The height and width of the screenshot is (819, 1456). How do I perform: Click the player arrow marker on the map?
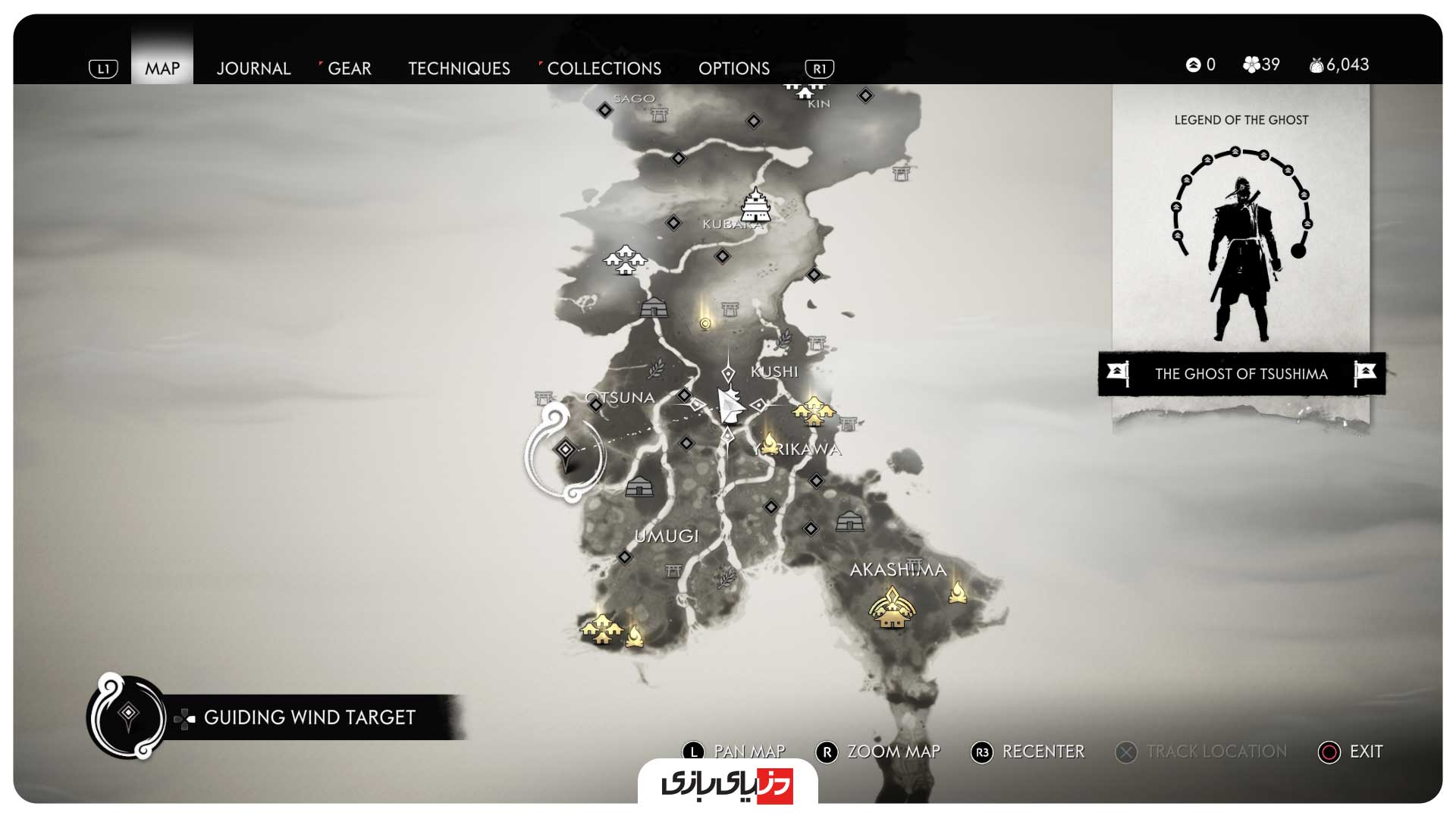pyautogui.click(x=730, y=405)
